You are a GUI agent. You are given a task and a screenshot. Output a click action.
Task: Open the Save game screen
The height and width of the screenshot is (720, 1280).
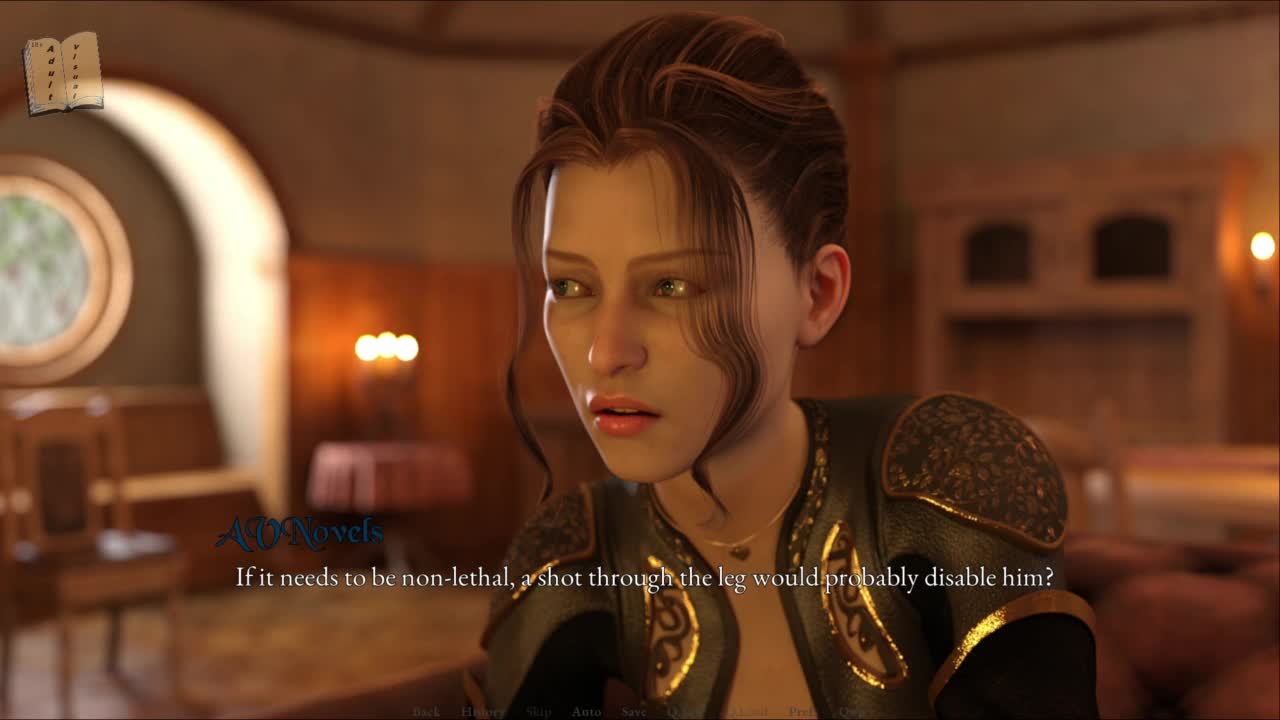(633, 712)
